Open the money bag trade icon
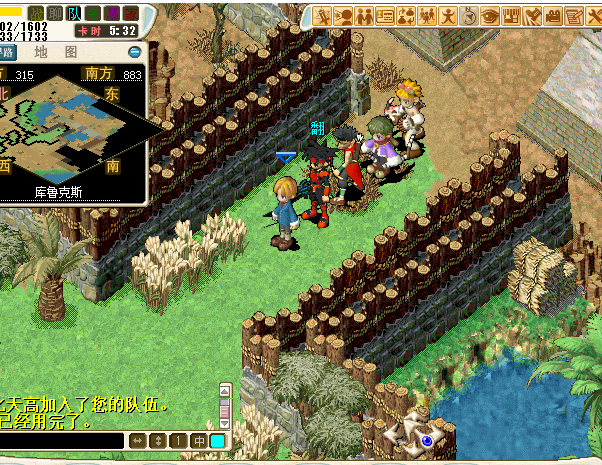 pos(407,15)
